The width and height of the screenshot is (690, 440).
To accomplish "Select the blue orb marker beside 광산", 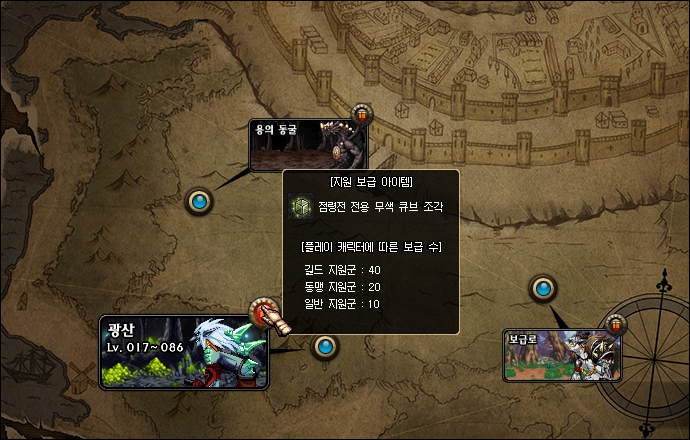I will point(324,347).
